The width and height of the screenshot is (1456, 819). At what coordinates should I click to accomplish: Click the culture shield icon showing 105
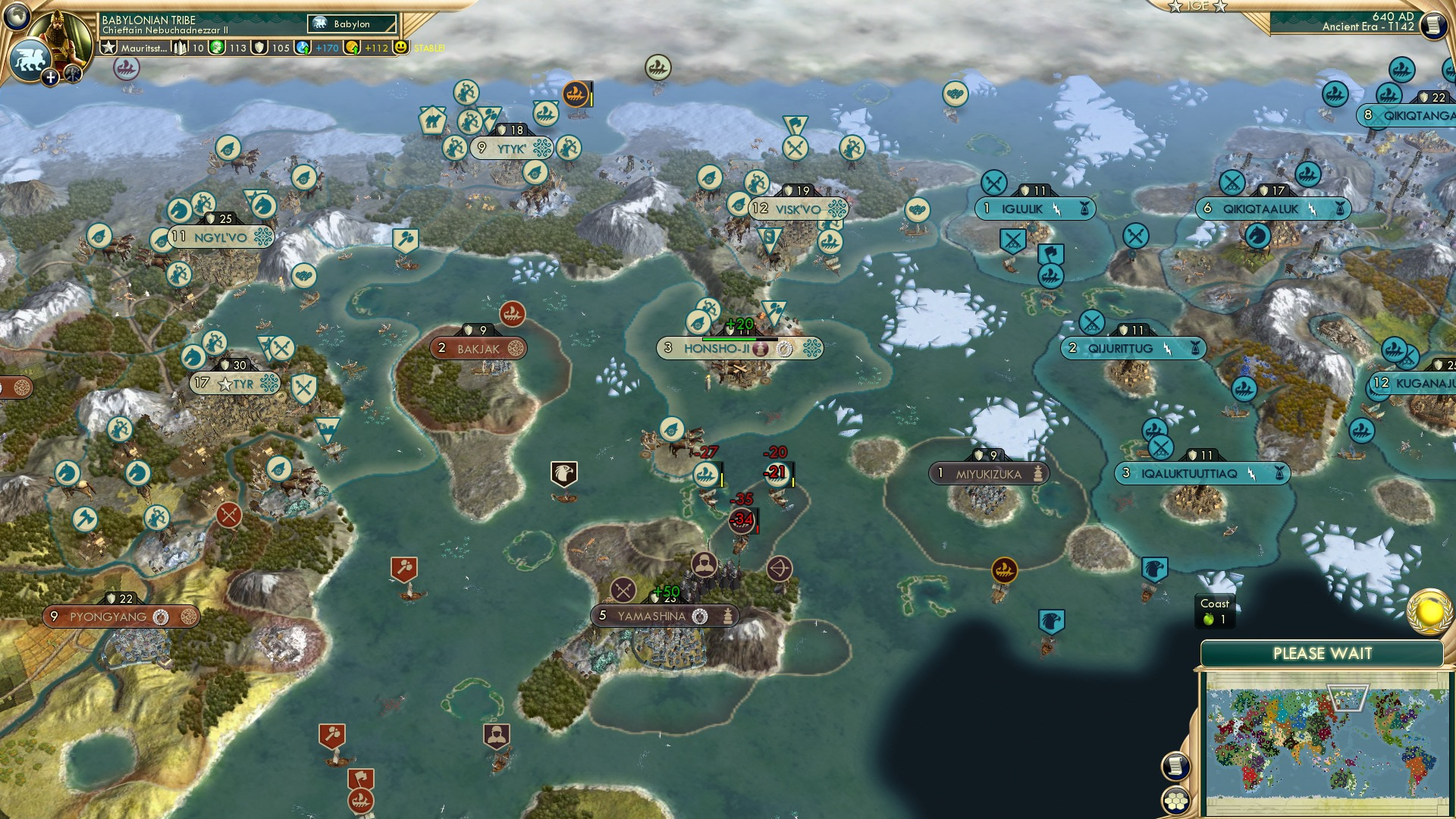click(x=261, y=48)
